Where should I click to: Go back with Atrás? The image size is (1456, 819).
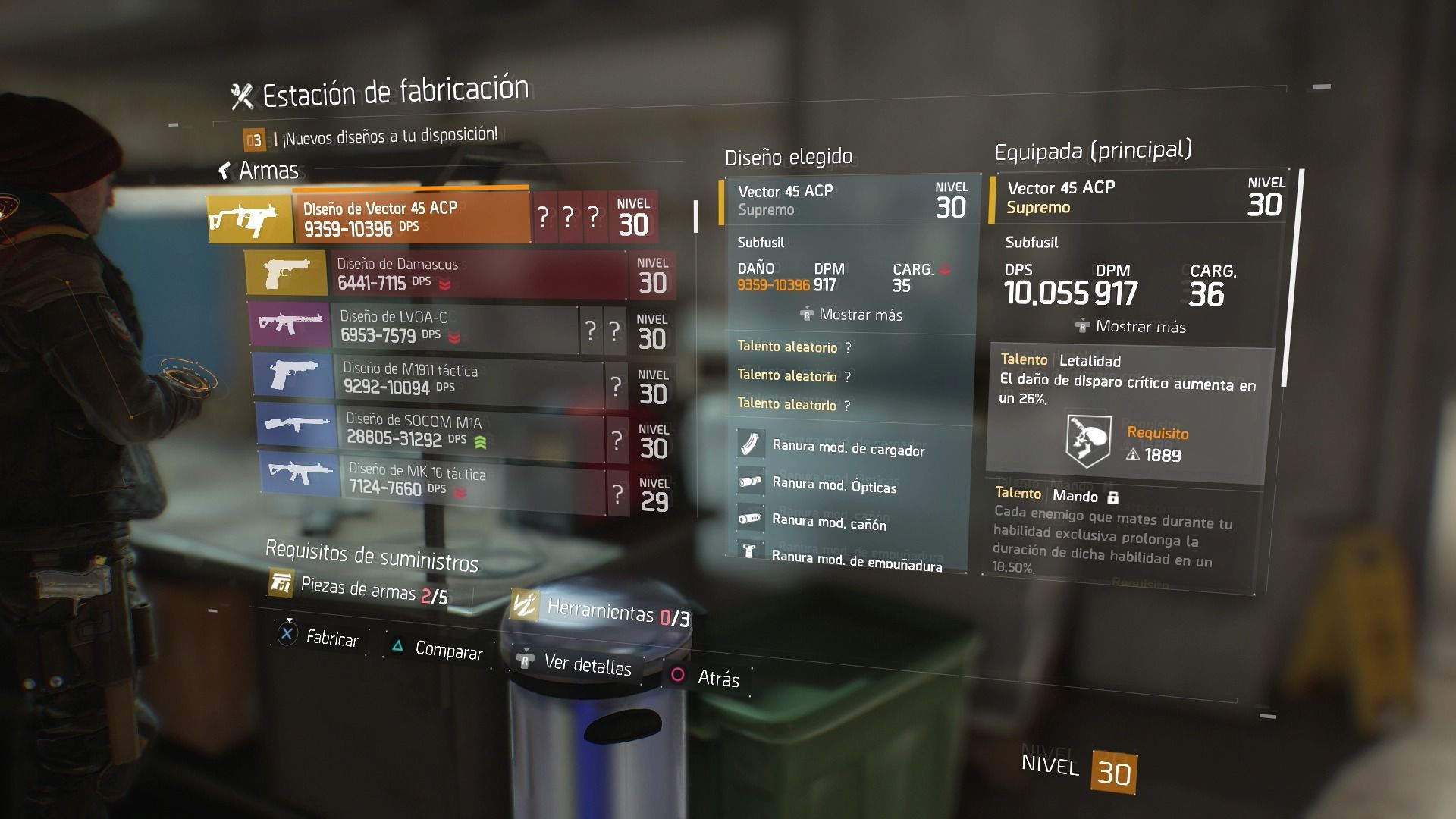tap(704, 677)
